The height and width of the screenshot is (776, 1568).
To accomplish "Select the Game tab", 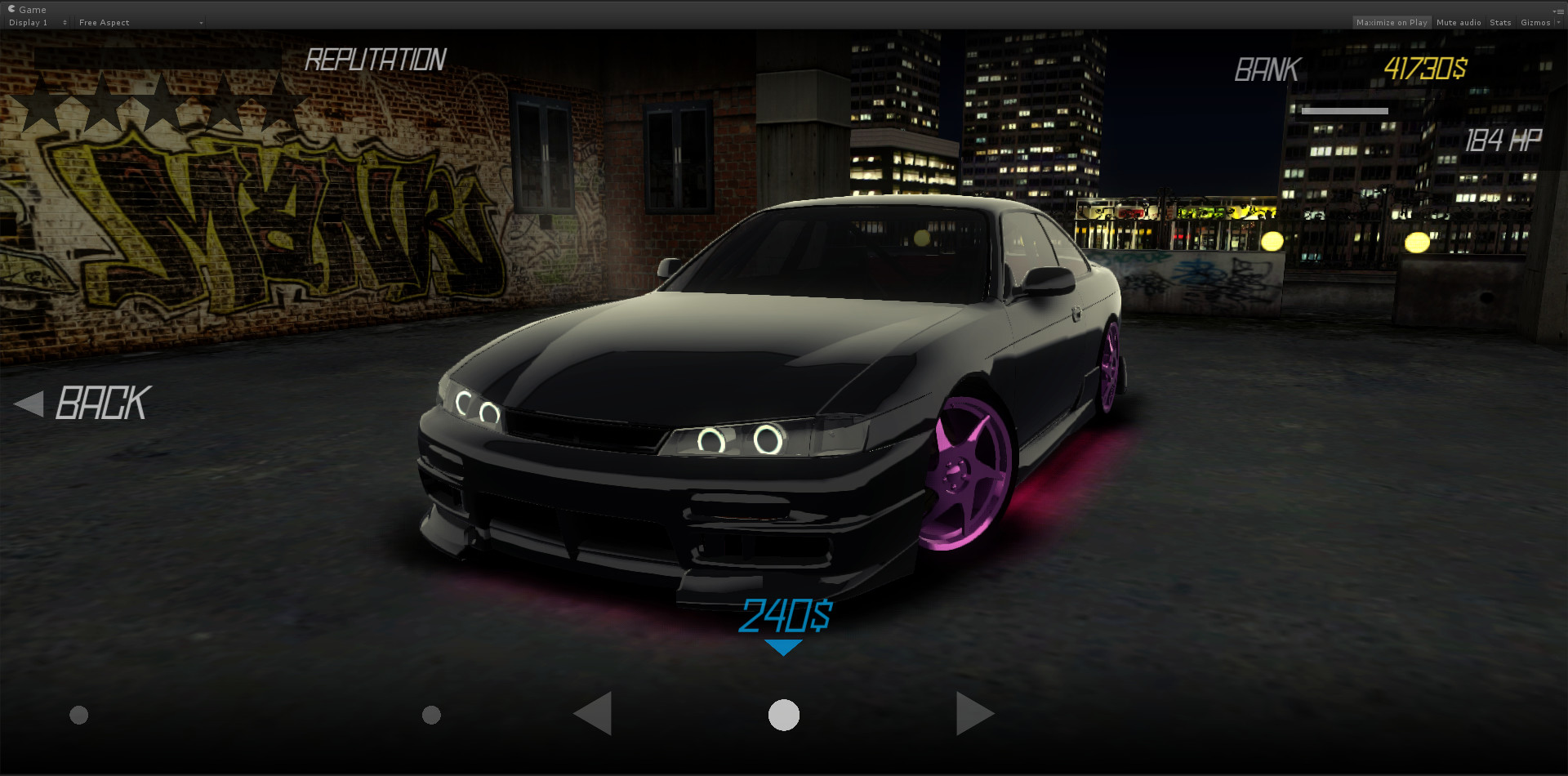I will [x=29, y=9].
